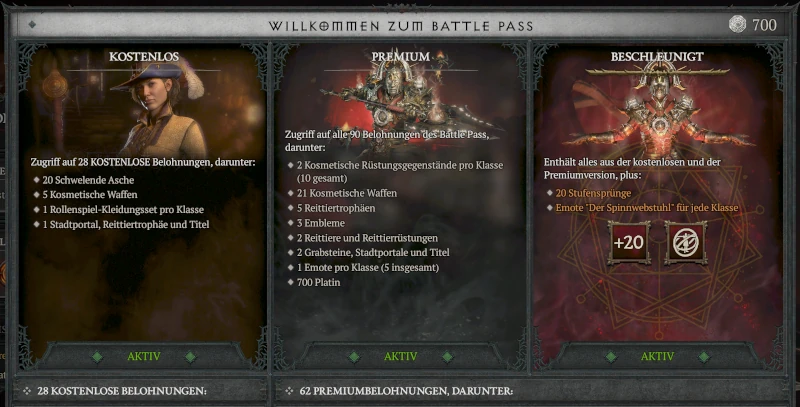View the Spinnwebstuhl emote icon
800x407 pixels.
685,243
